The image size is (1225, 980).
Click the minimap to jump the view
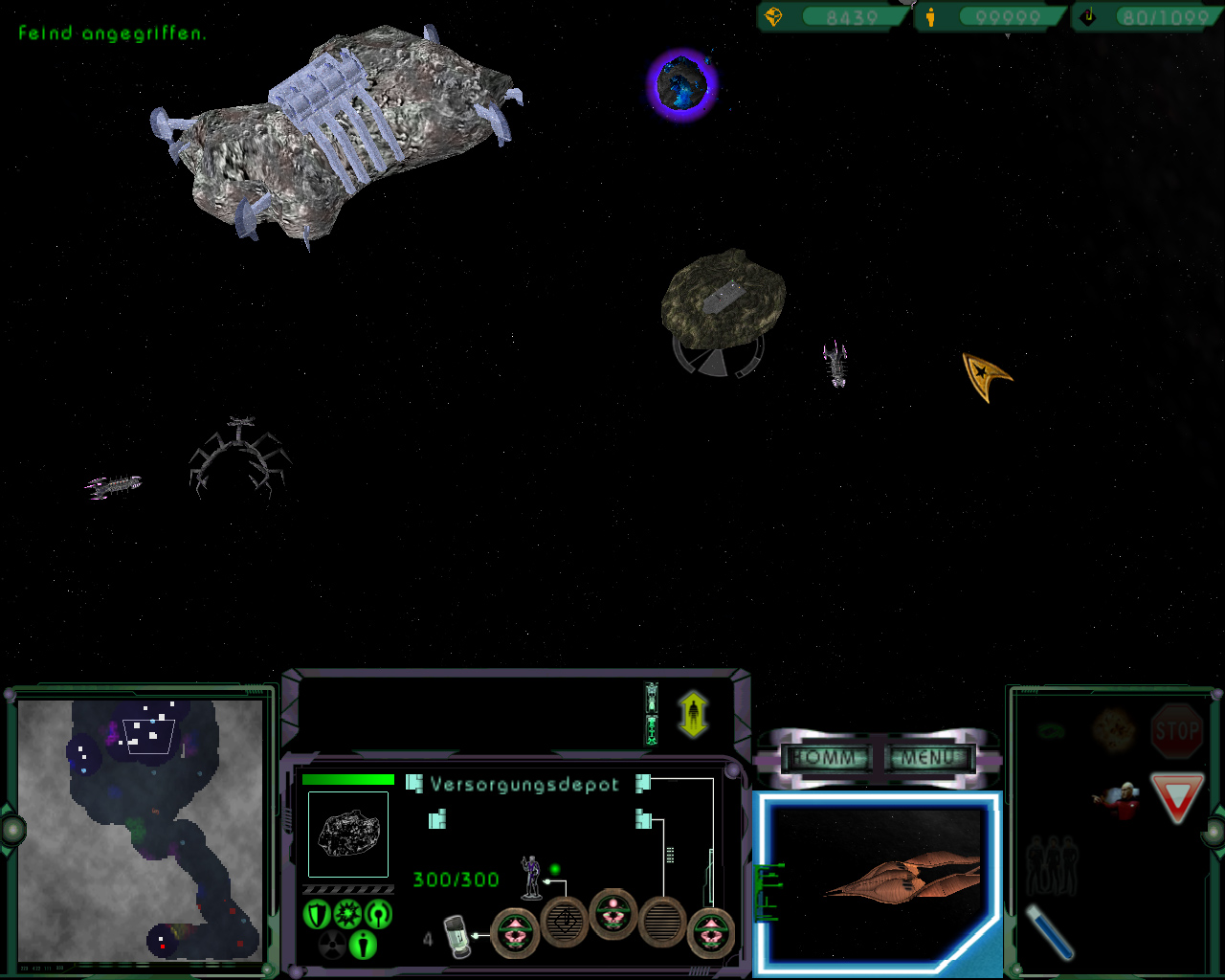tap(141, 828)
